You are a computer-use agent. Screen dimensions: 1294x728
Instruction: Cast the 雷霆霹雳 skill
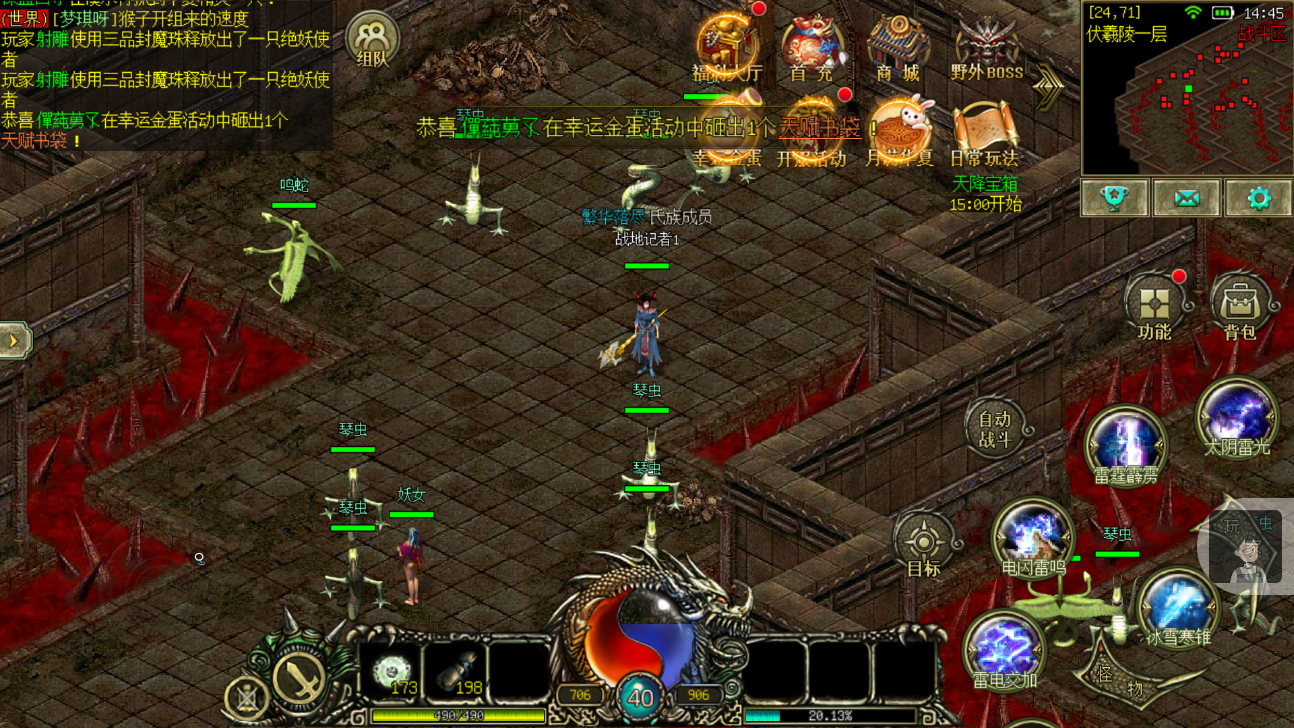(x=1126, y=446)
